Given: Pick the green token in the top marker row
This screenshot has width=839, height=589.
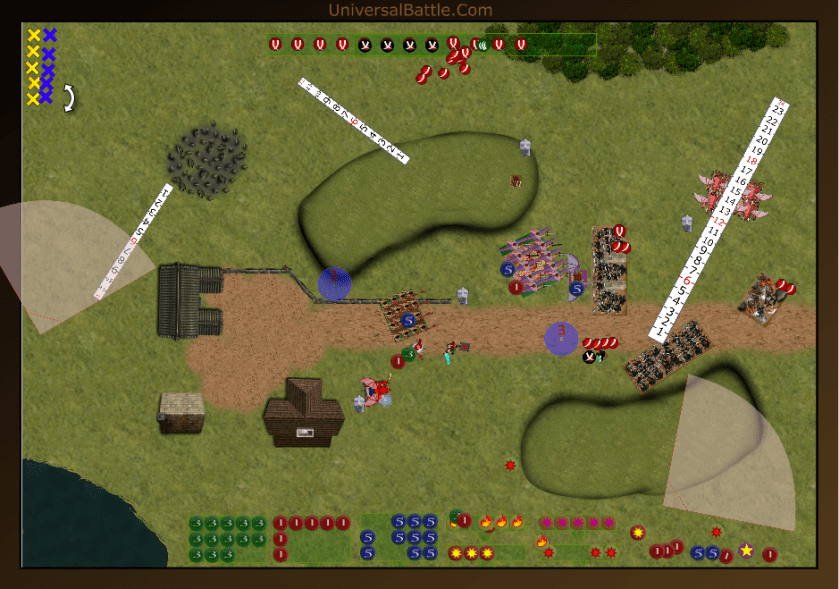Looking at the screenshot, I should coord(481,44).
